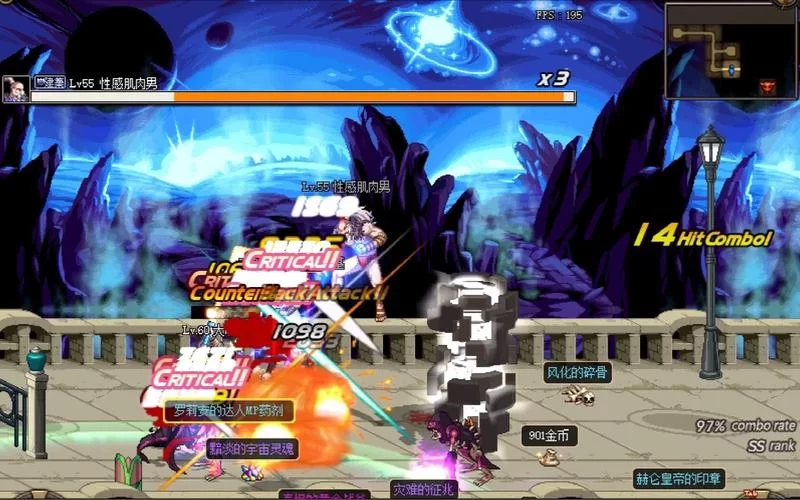The width and height of the screenshot is (800, 500).
Task: Click the boss portrait beside the health bar
Action: pos(15,89)
